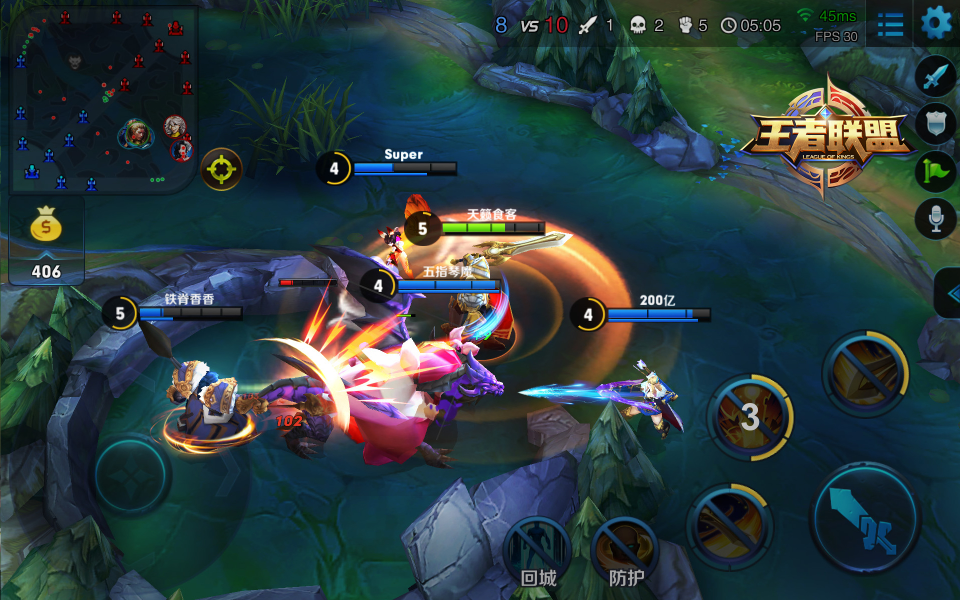Send the green flag rally signal
Image resolution: width=960 pixels, height=600 pixels.
(x=935, y=170)
